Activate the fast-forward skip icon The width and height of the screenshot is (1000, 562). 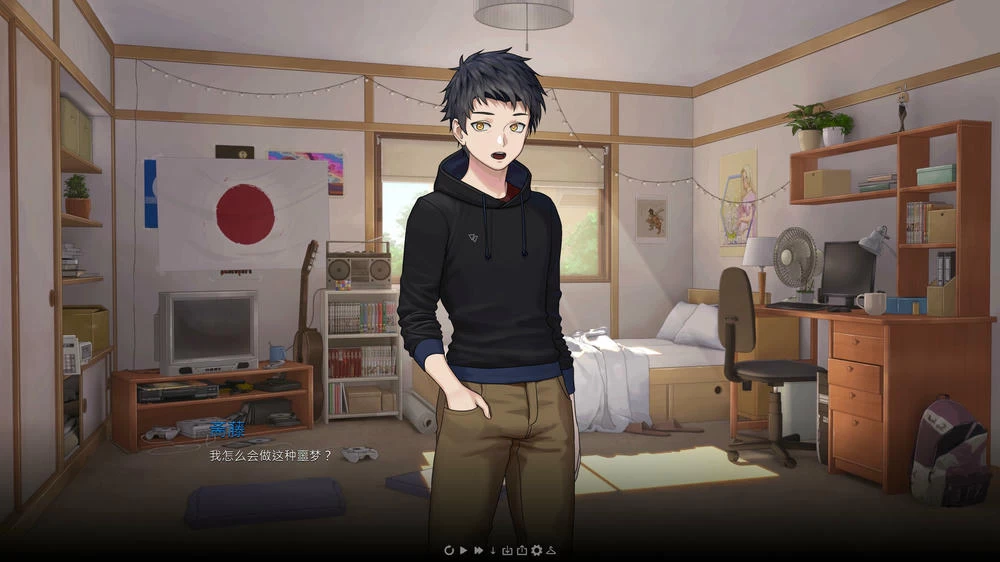pyautogui.click(x=479, y=550)
